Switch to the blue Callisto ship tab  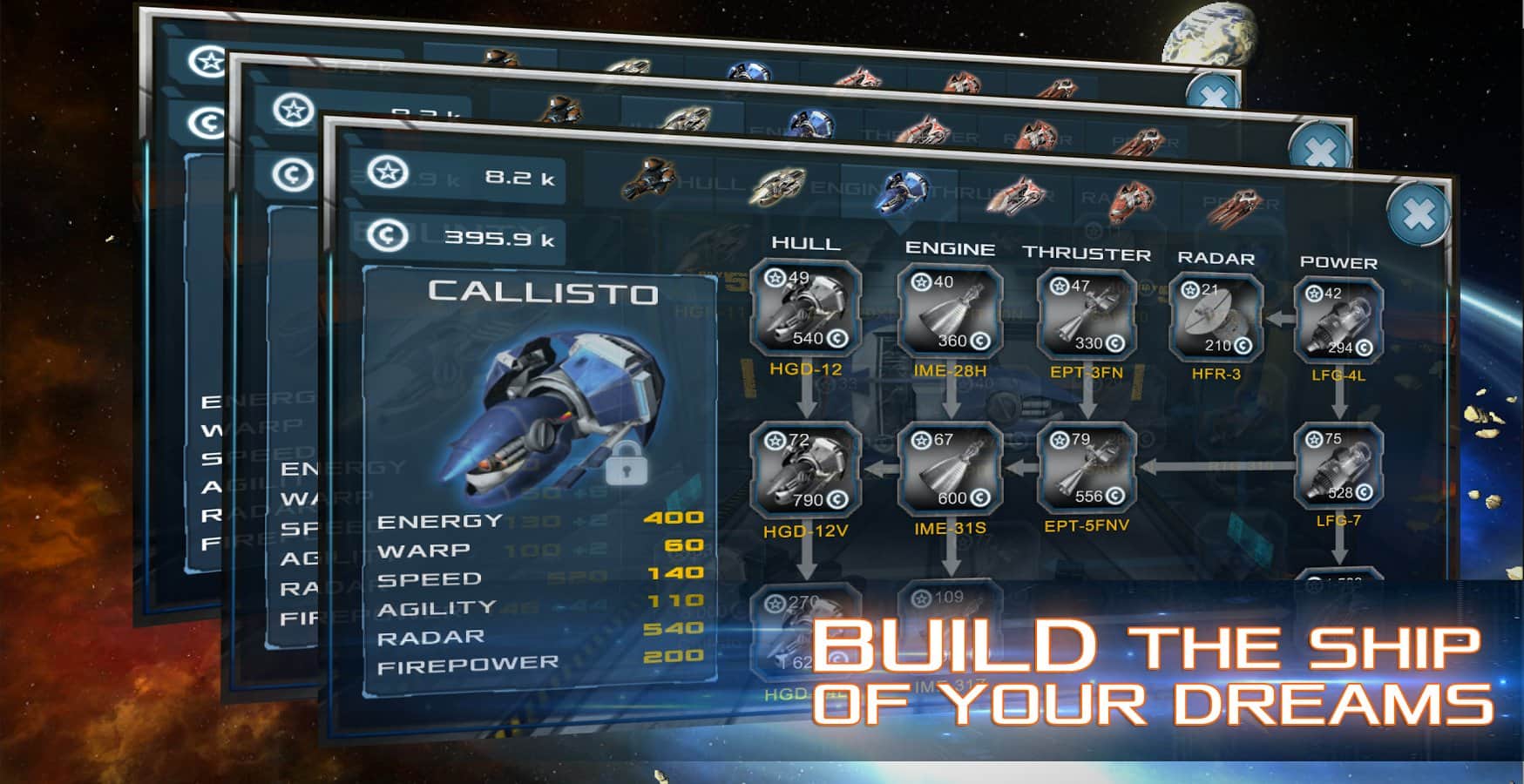pyautogui.click(x=903, y=190)
